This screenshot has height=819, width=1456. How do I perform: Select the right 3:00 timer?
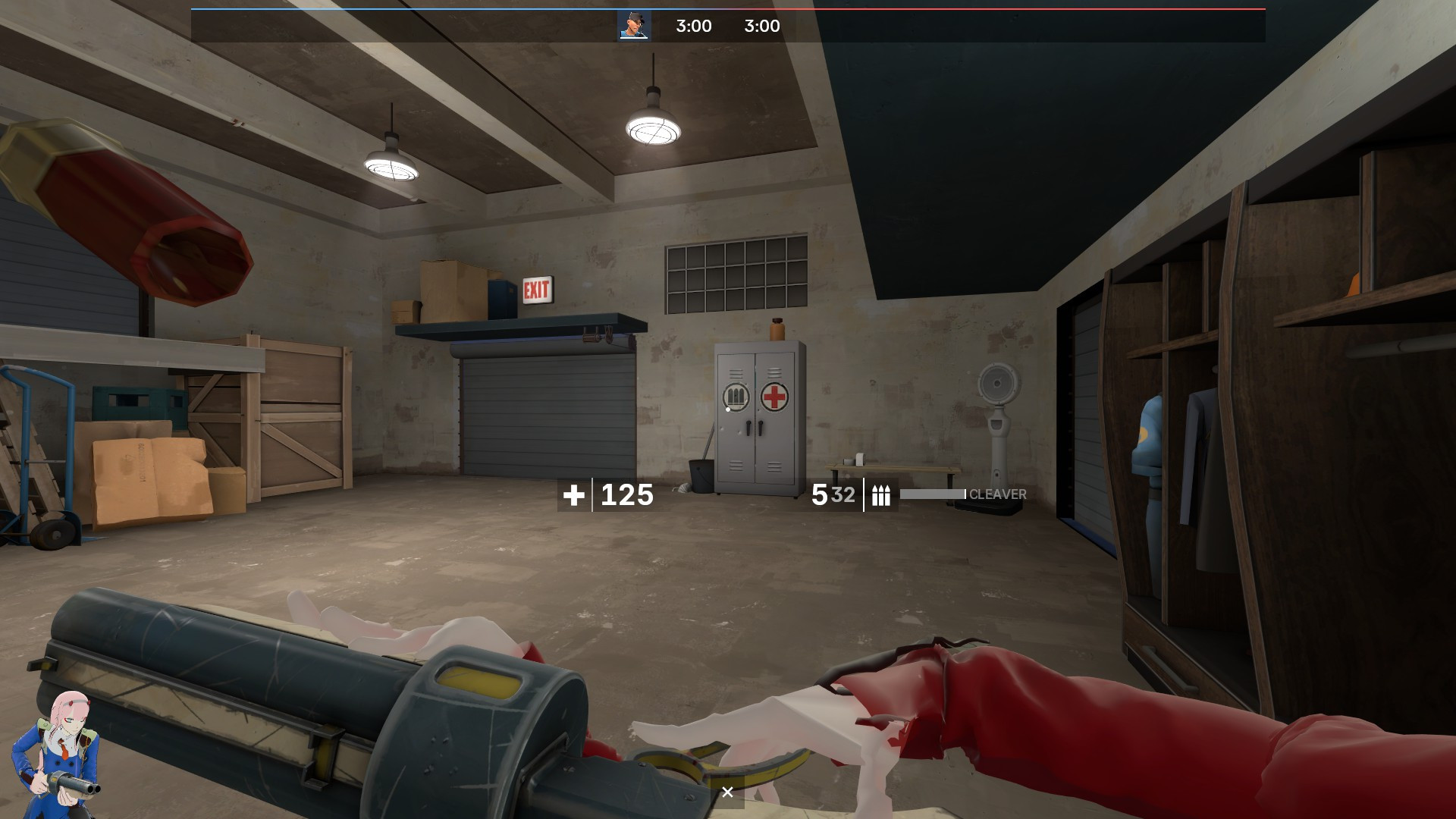click(x=761, y=26)
